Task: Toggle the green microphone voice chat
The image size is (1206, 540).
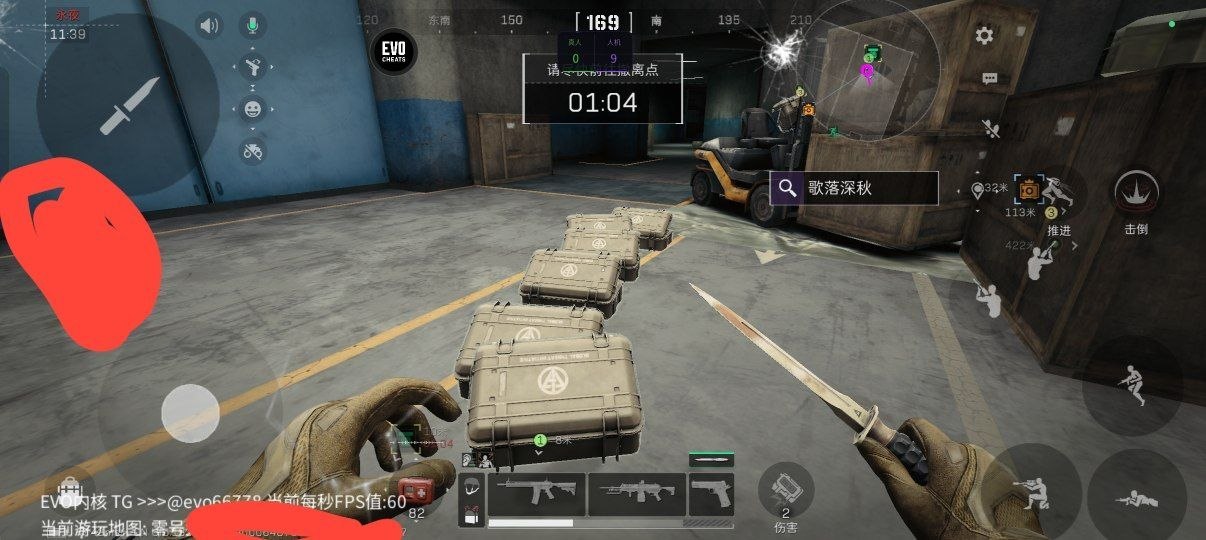Action: [x=253, y=26]
